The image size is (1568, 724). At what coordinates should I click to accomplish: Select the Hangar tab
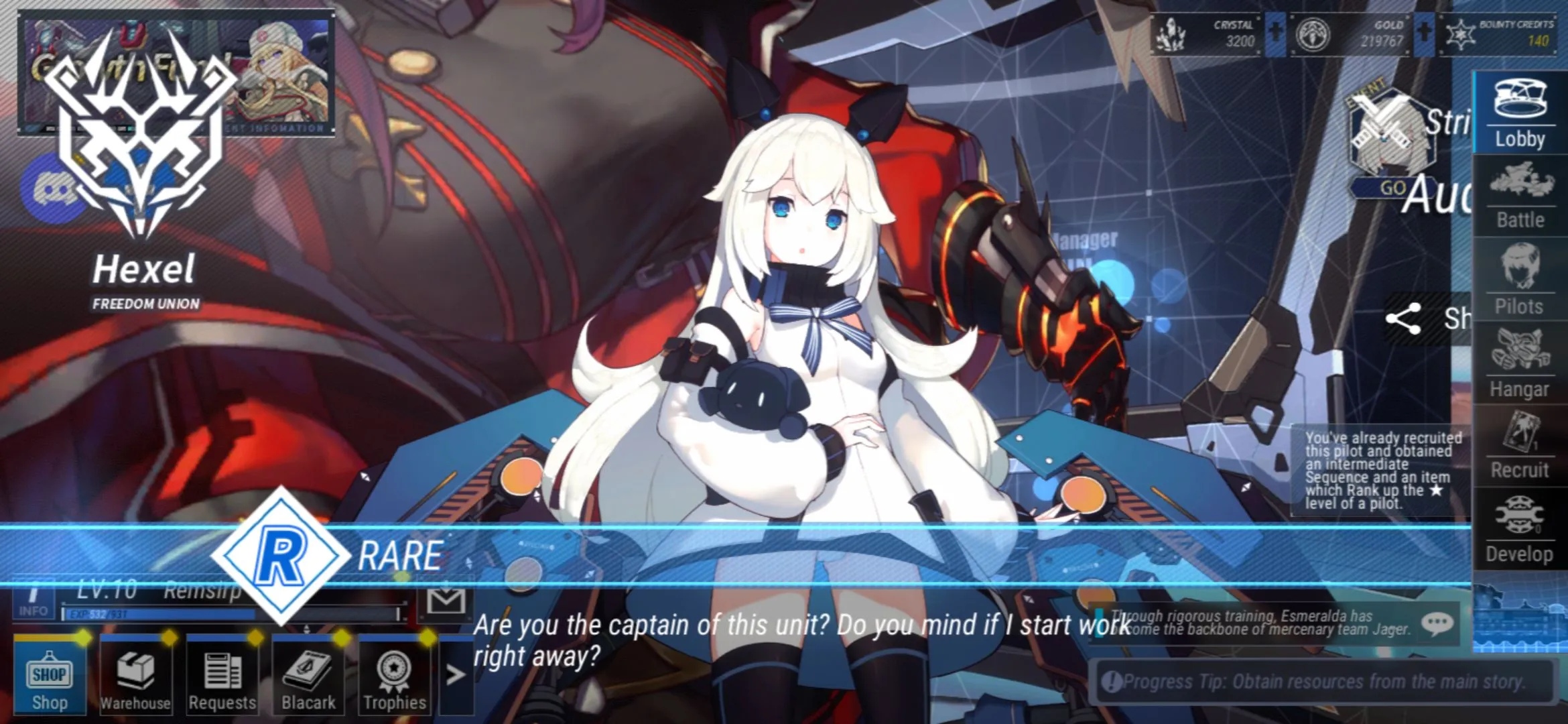coord(1520,363)
